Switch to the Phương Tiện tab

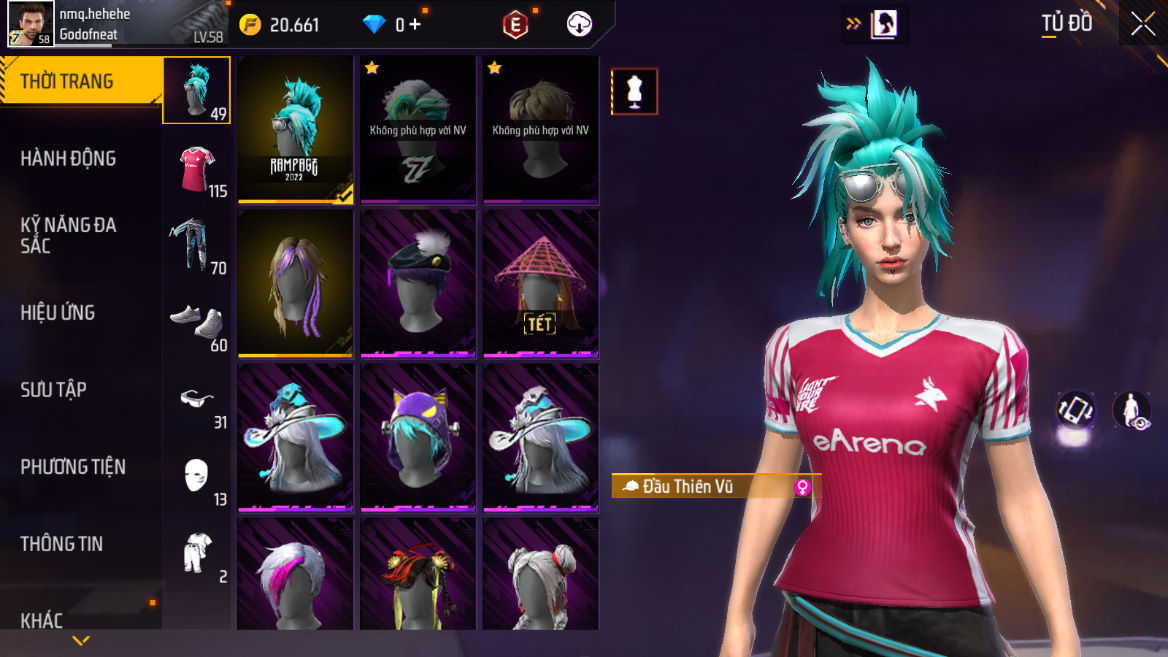click(73, 466)
